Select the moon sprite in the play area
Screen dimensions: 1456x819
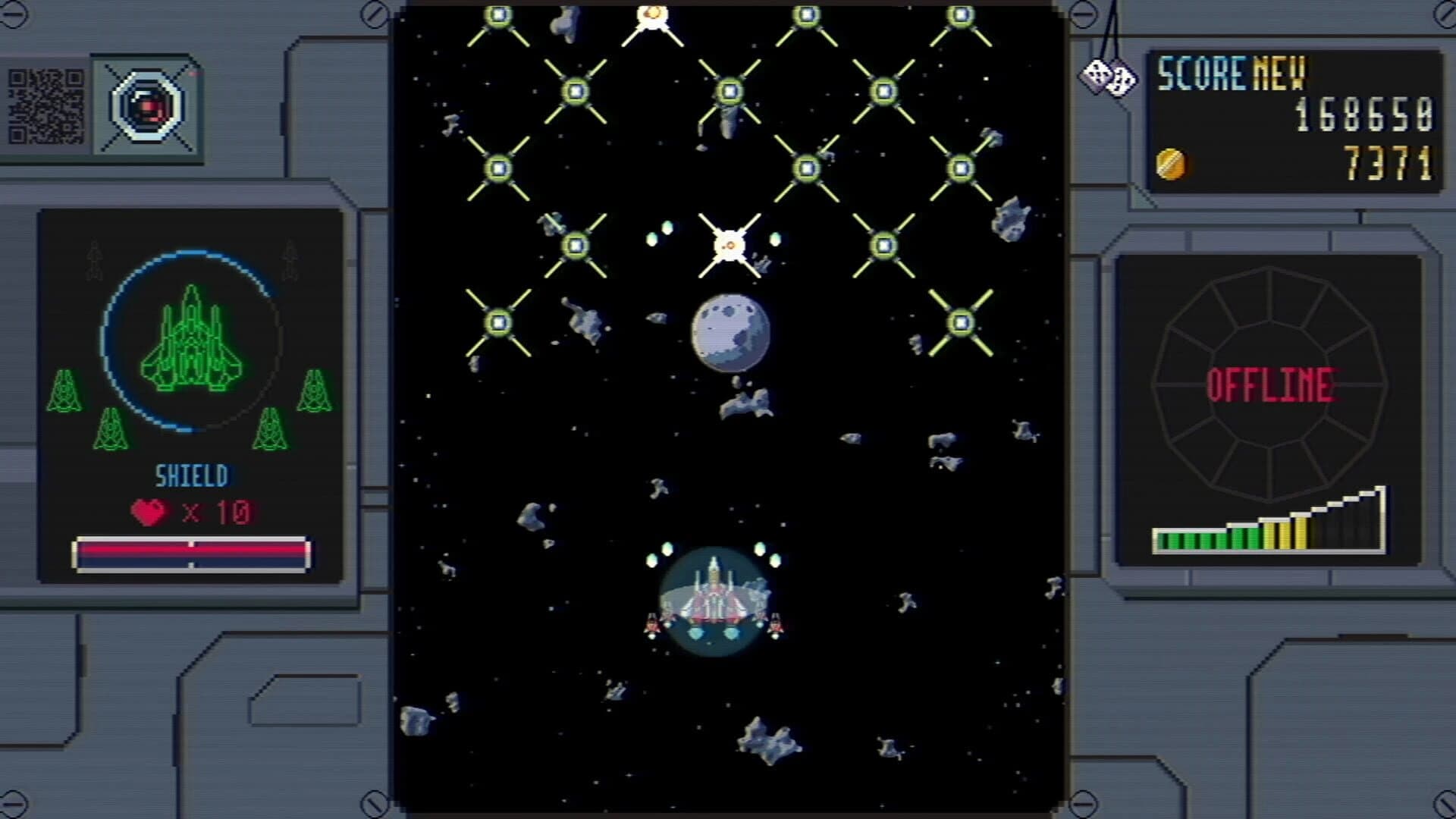pyautogui.click(x=730, y=332)
